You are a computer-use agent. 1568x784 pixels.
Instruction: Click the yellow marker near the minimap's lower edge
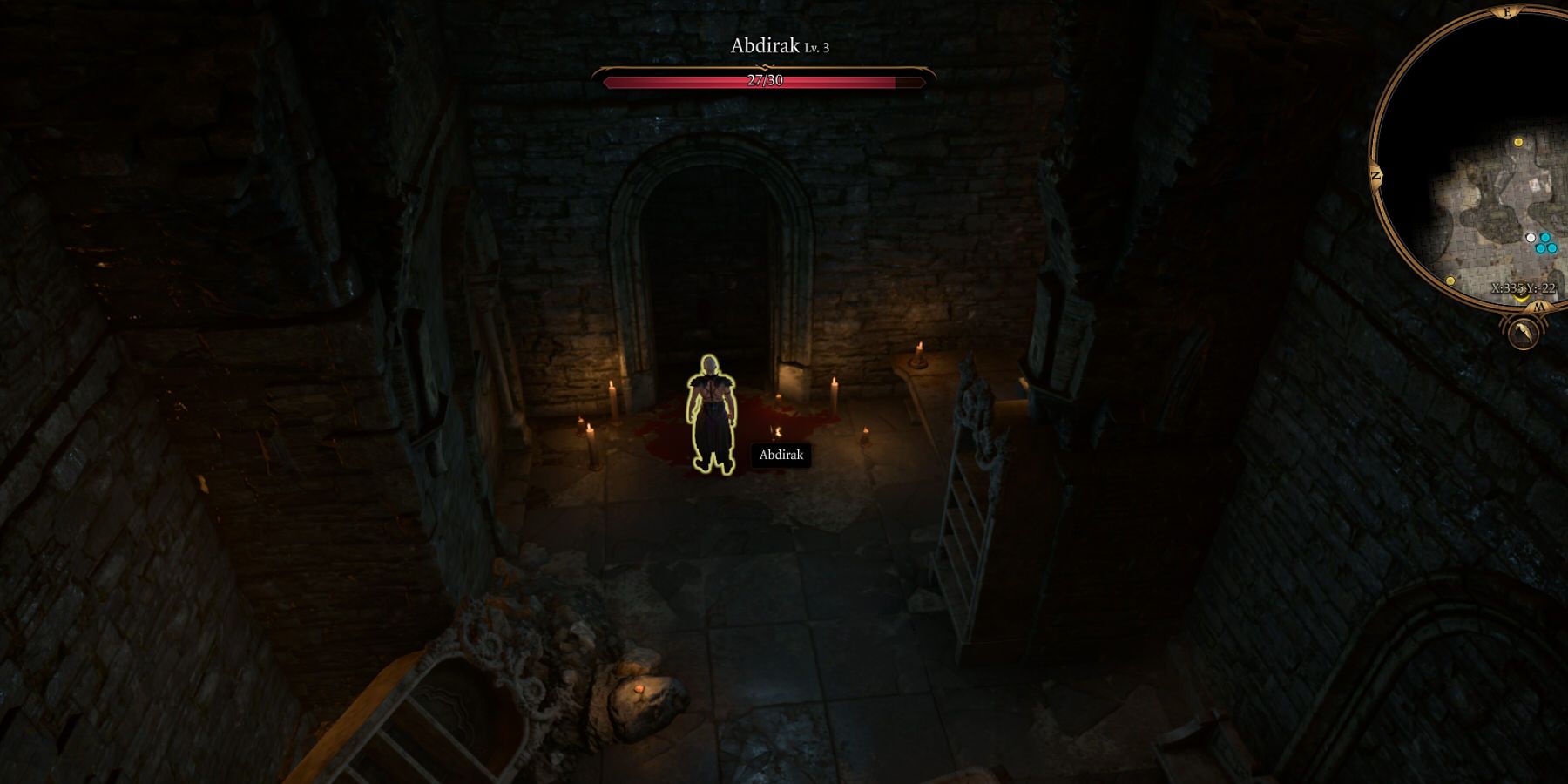[x=1451, y=280]
